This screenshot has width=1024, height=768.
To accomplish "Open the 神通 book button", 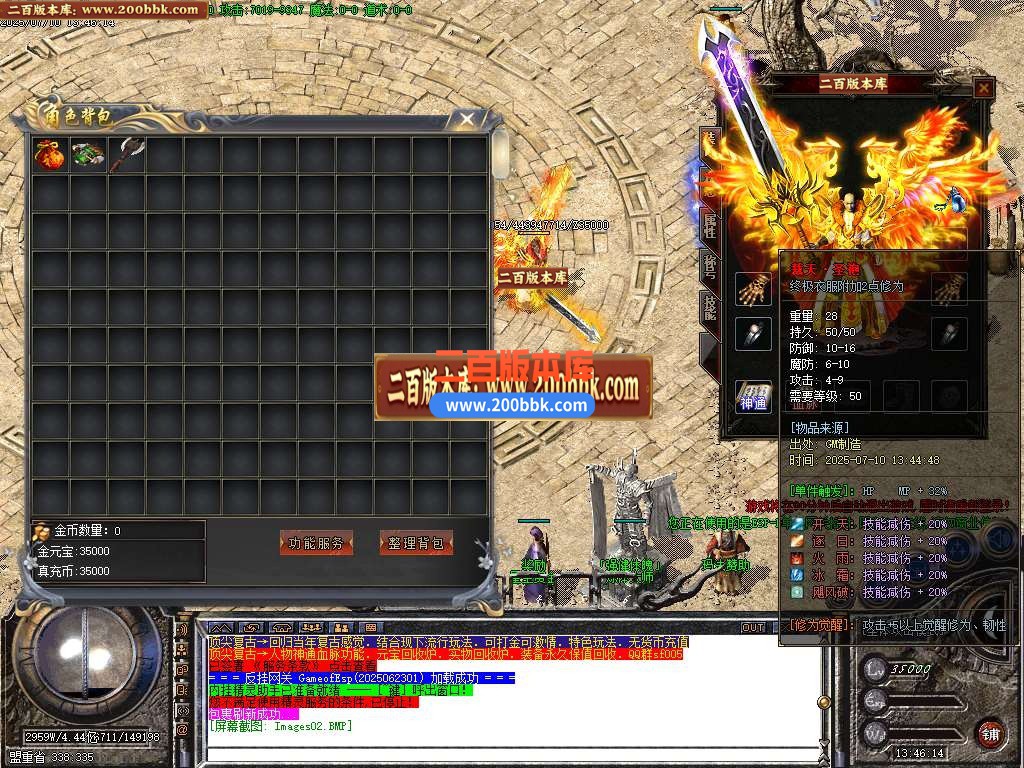I will (753, 396).
